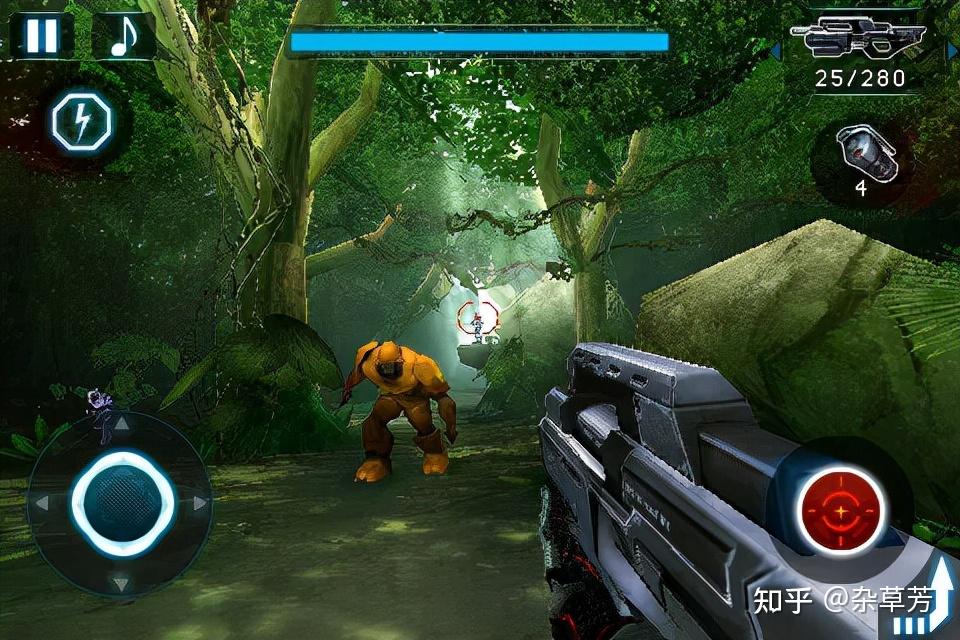
Task: Toggle the music note button
Action: (122, 36)
